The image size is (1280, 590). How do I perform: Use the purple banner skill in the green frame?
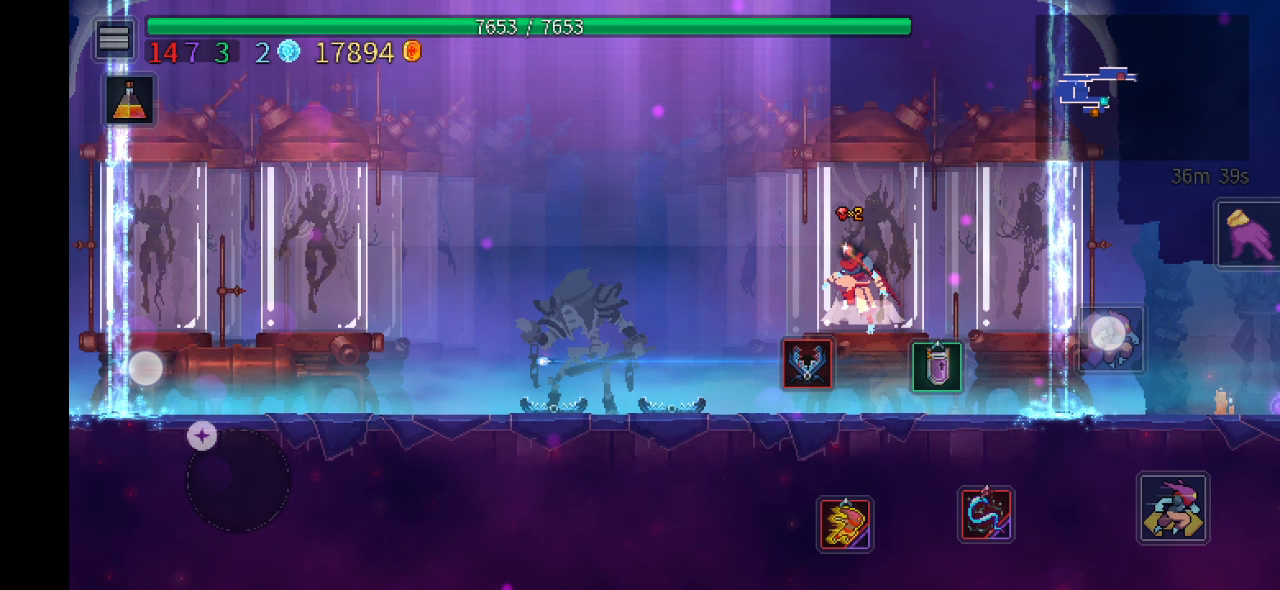(937, 366)
